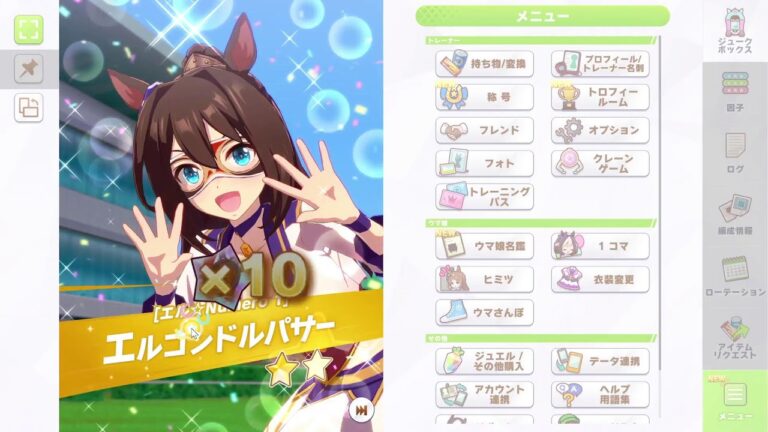Open the ヒミツ secrets entry
Image resolution: width=768 pixels, height=432 pixels.
[484, 279]
